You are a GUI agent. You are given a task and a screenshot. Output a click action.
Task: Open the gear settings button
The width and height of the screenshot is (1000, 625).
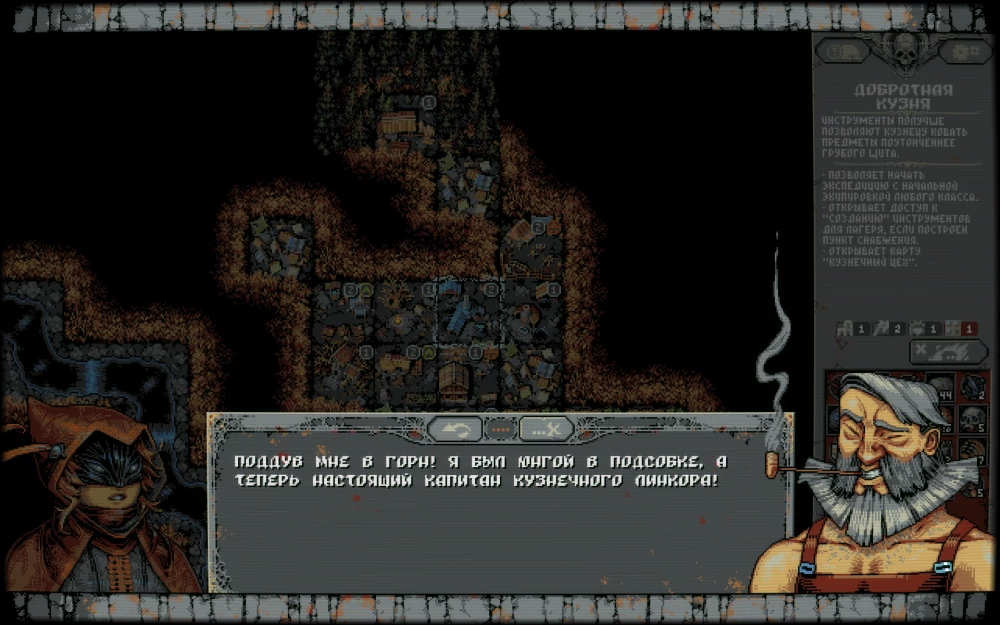point(965,51)
